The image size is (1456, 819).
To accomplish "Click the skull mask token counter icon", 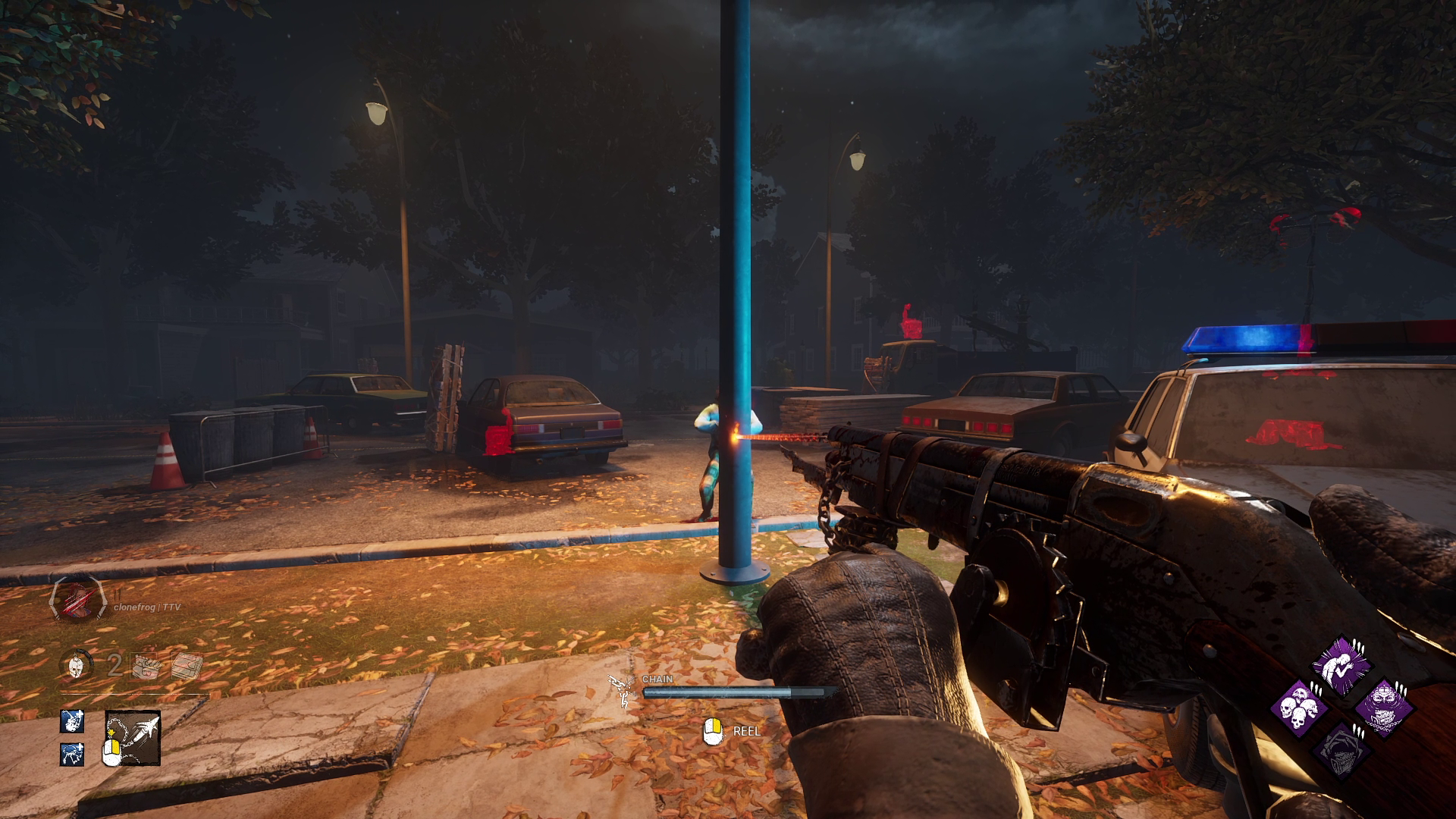I will [75, 666].
